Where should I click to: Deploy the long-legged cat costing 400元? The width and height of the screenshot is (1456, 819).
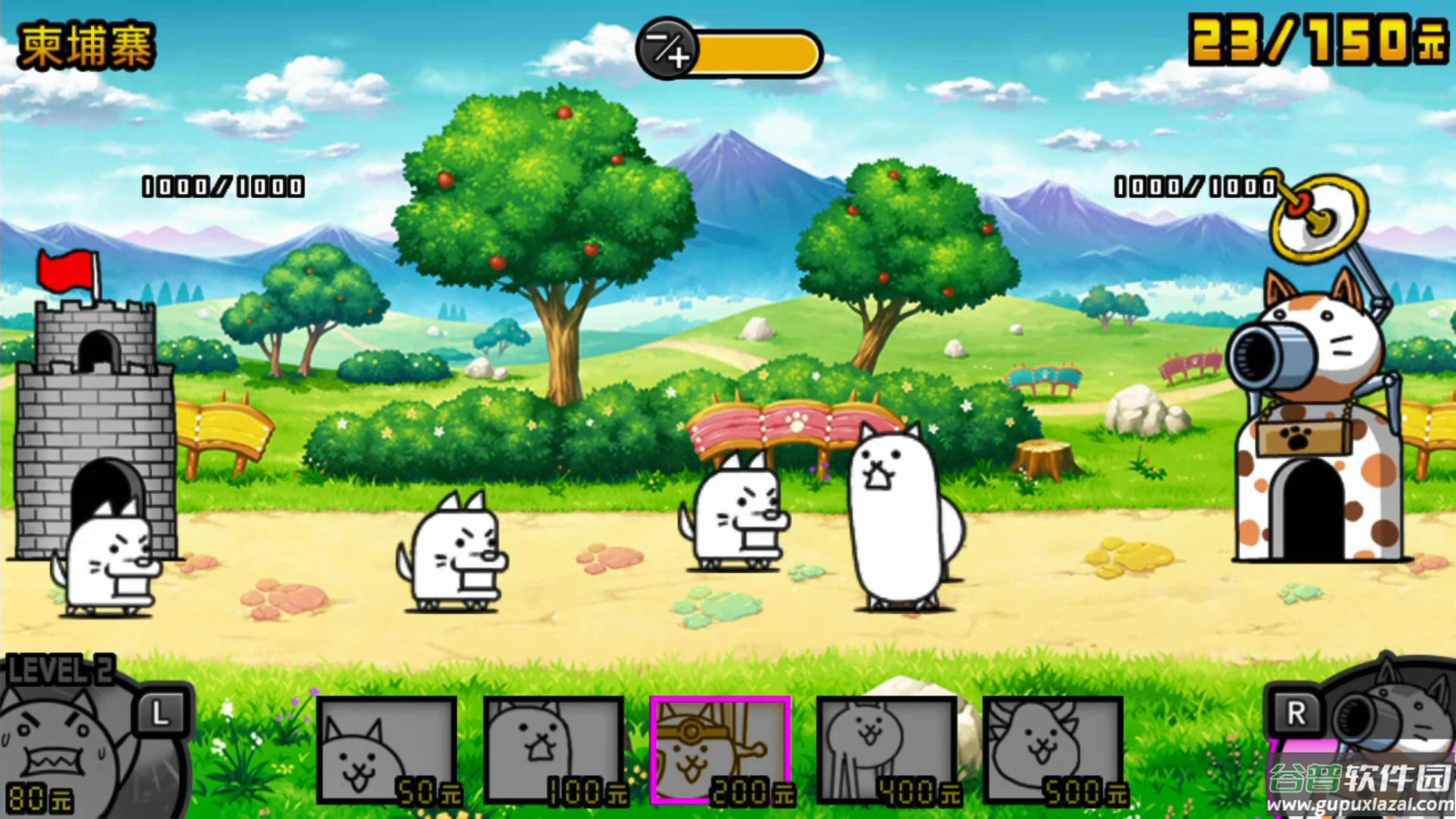click(886, 750)
